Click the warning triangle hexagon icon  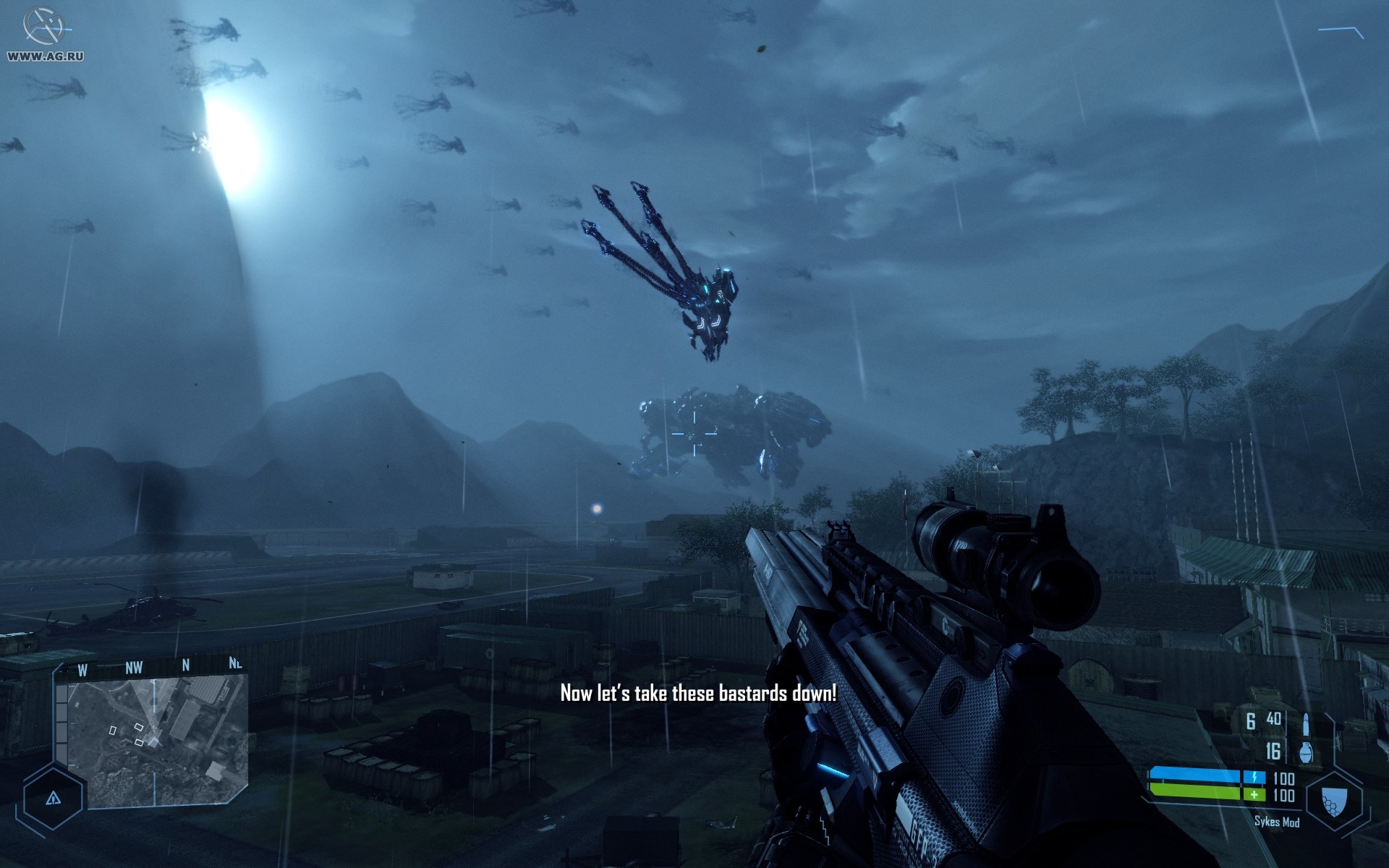point(53,799)
